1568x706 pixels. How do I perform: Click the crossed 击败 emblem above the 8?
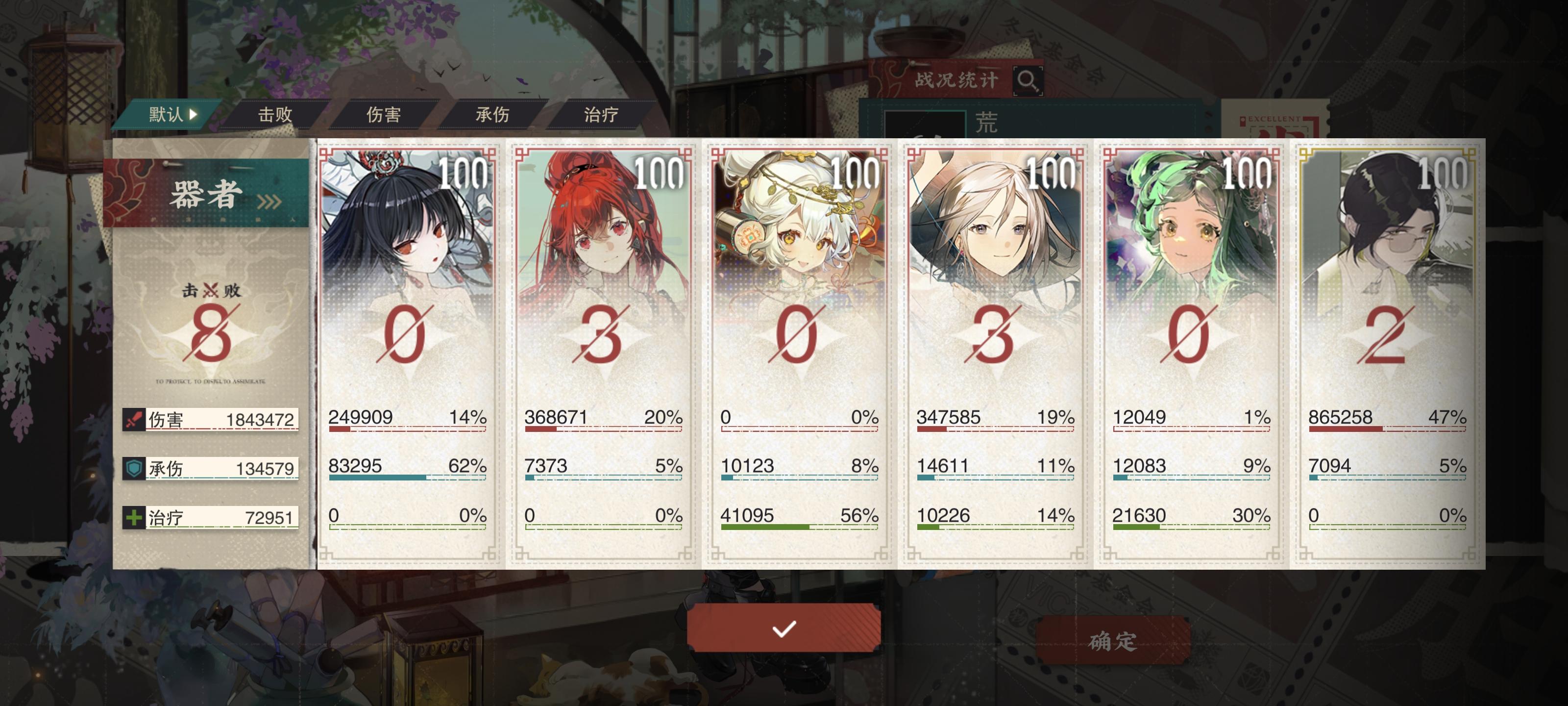[x=210, y=290]
